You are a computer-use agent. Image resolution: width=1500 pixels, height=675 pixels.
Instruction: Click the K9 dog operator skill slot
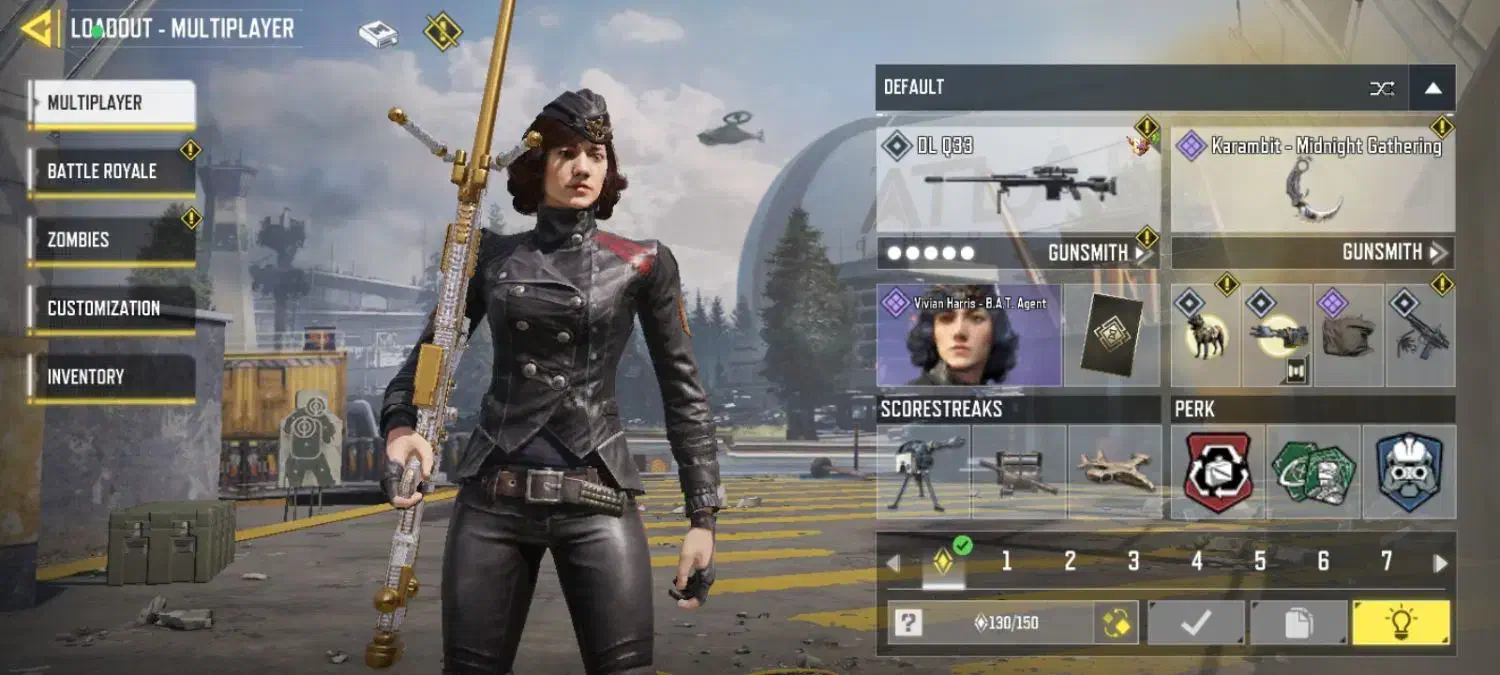click(x=1206, y=336)
